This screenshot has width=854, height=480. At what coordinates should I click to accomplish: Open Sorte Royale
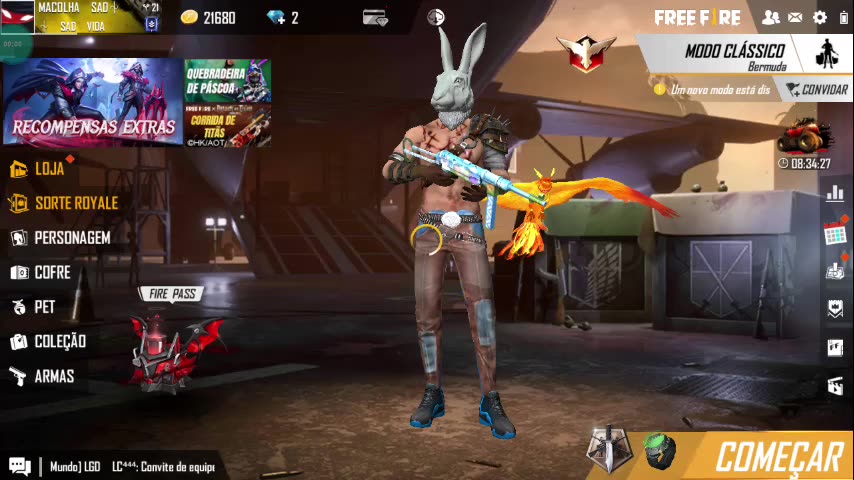point(75,203)
